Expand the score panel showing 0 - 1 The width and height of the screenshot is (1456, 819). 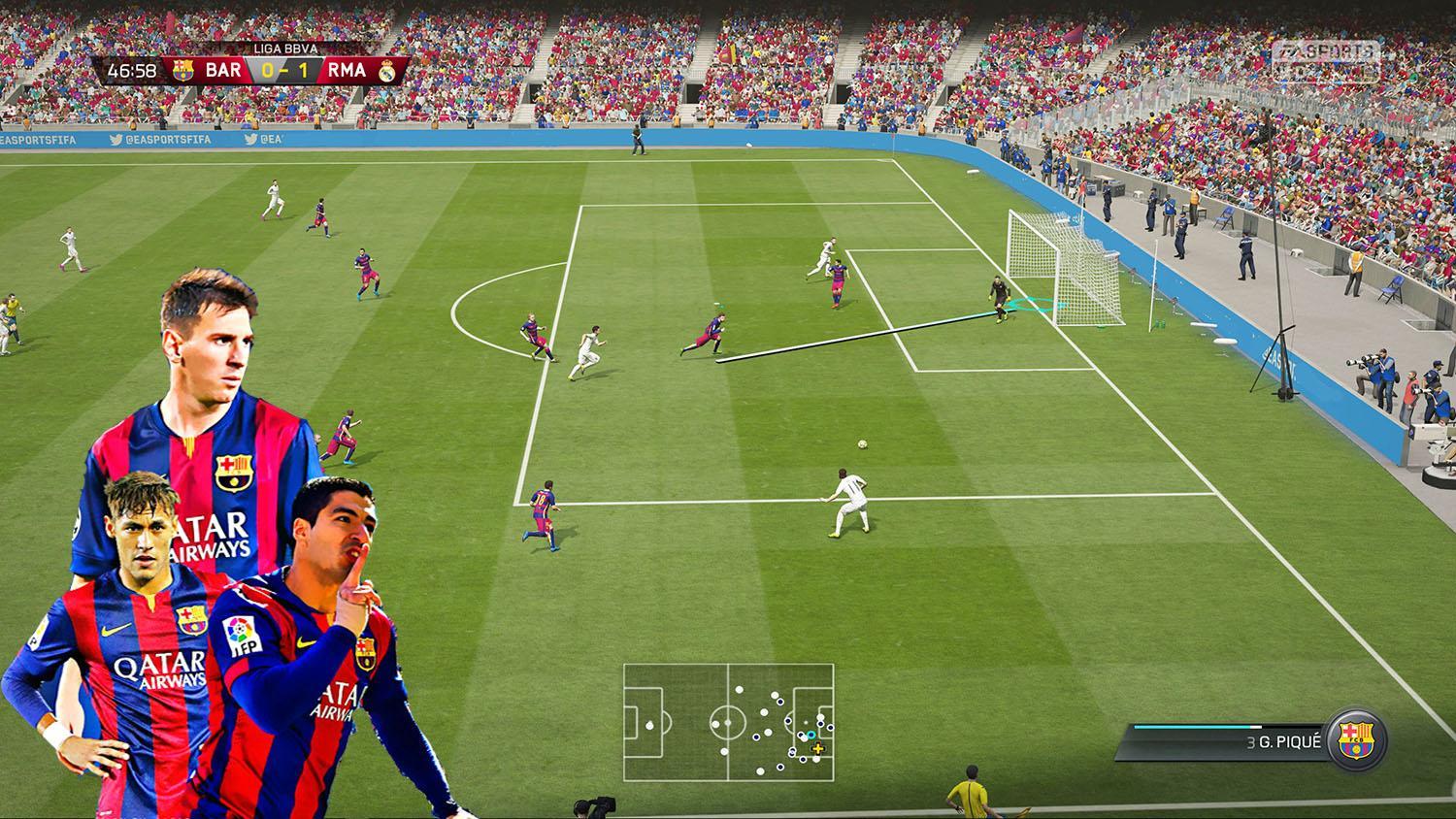284,70
